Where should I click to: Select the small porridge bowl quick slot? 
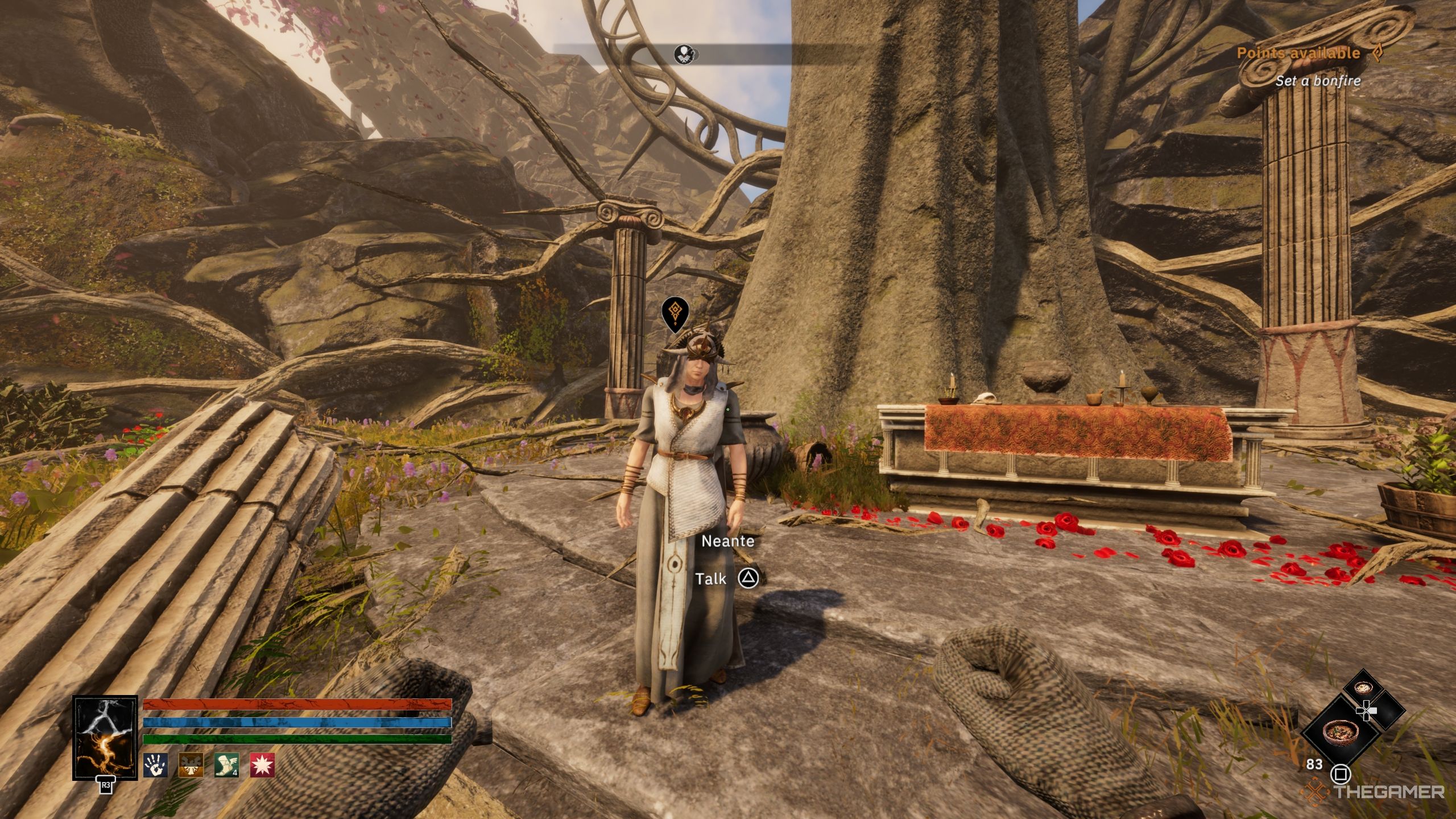[1364, 688]
